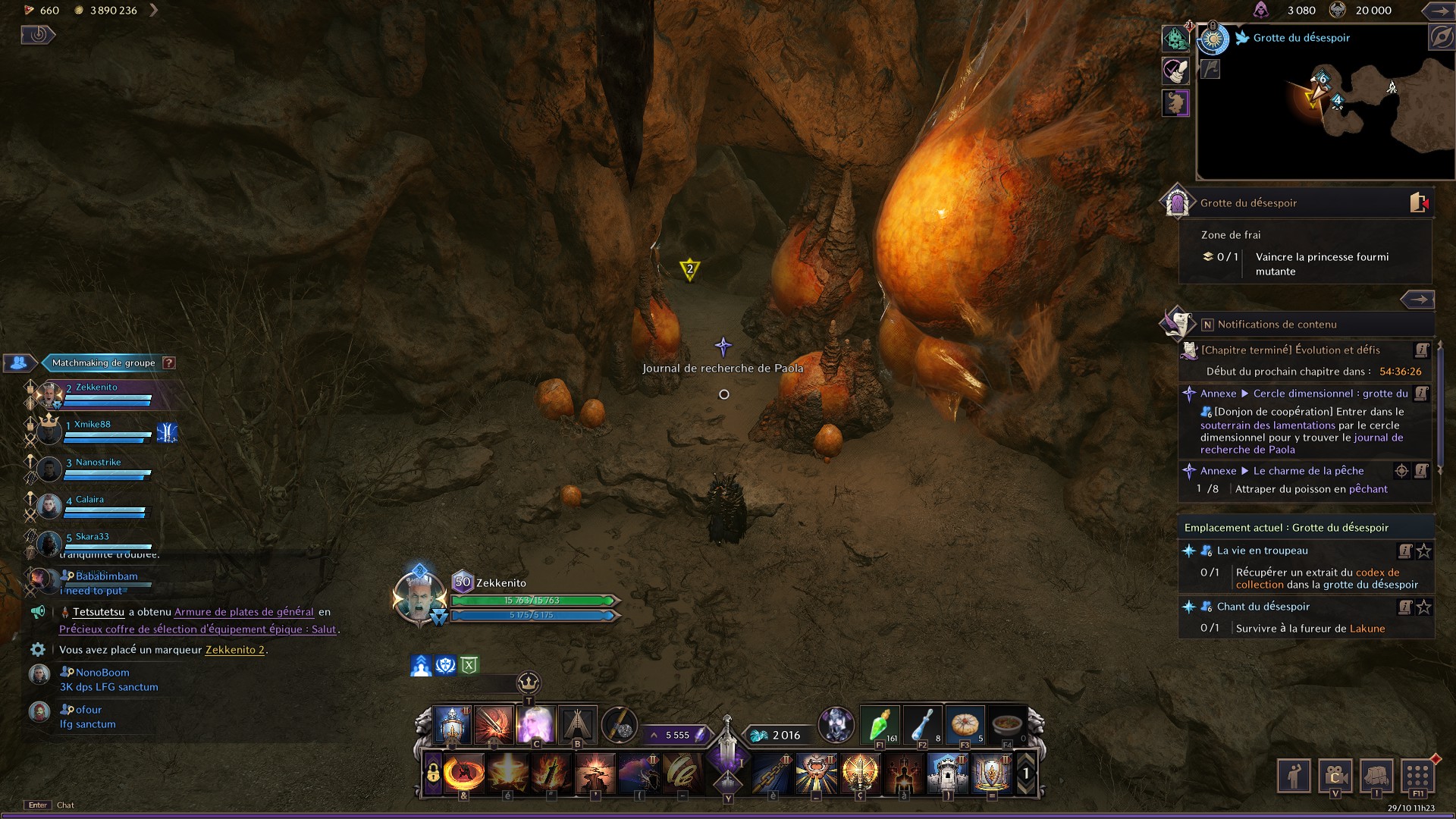Open the backpack inventory icon
Screen dimensions: 1456x819
tap(1376, 774)
